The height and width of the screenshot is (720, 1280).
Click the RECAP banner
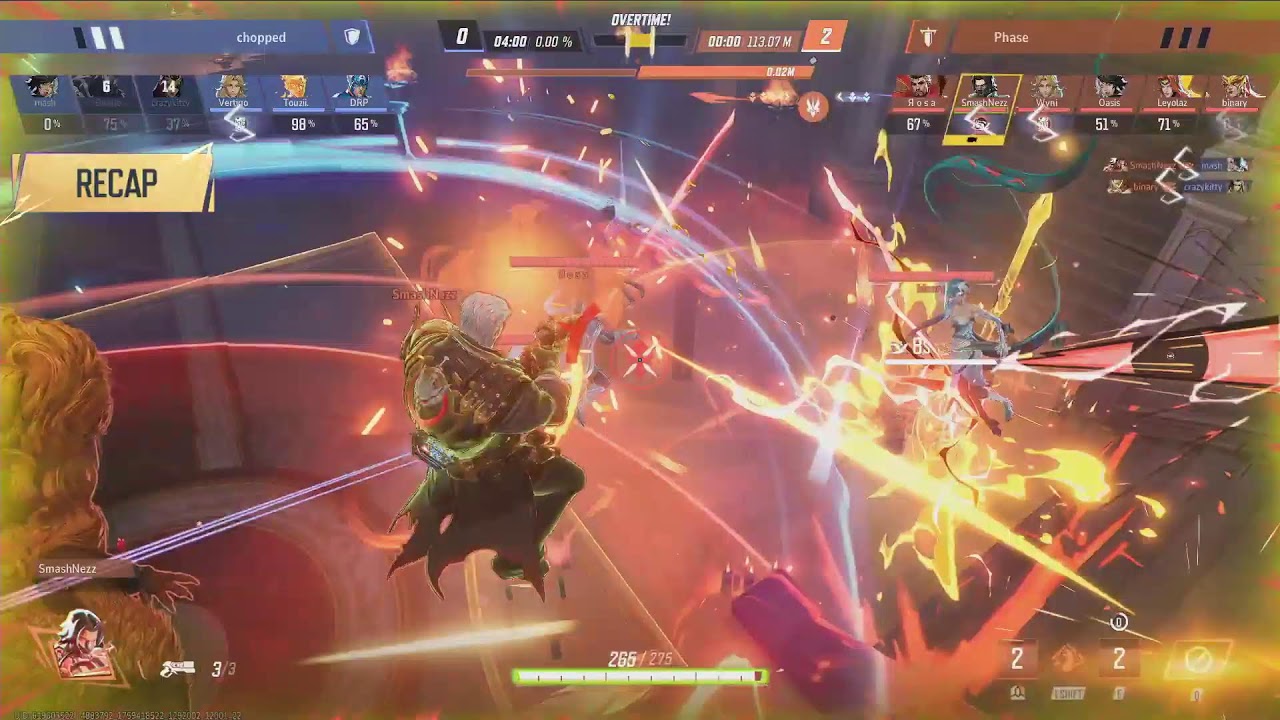[x=115, y=184]
